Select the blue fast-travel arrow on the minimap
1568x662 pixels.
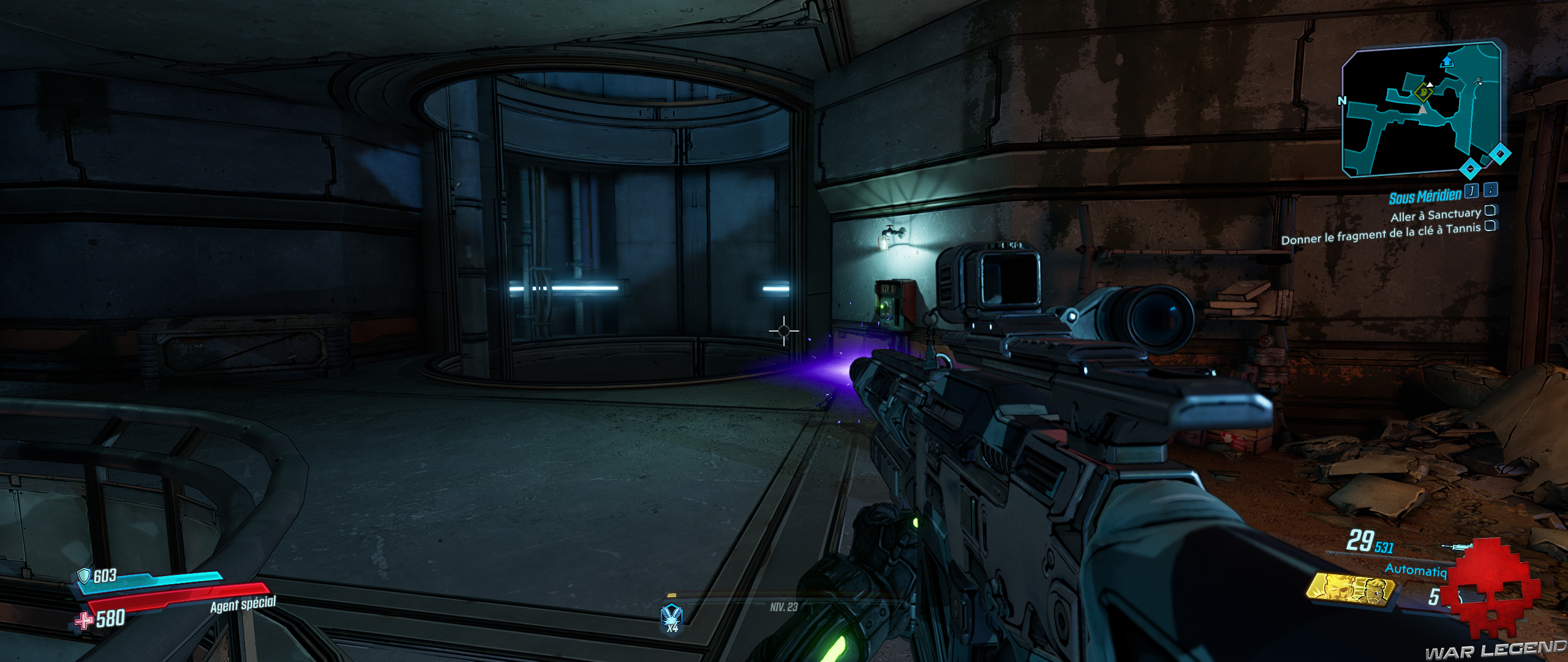point(1447,63)
